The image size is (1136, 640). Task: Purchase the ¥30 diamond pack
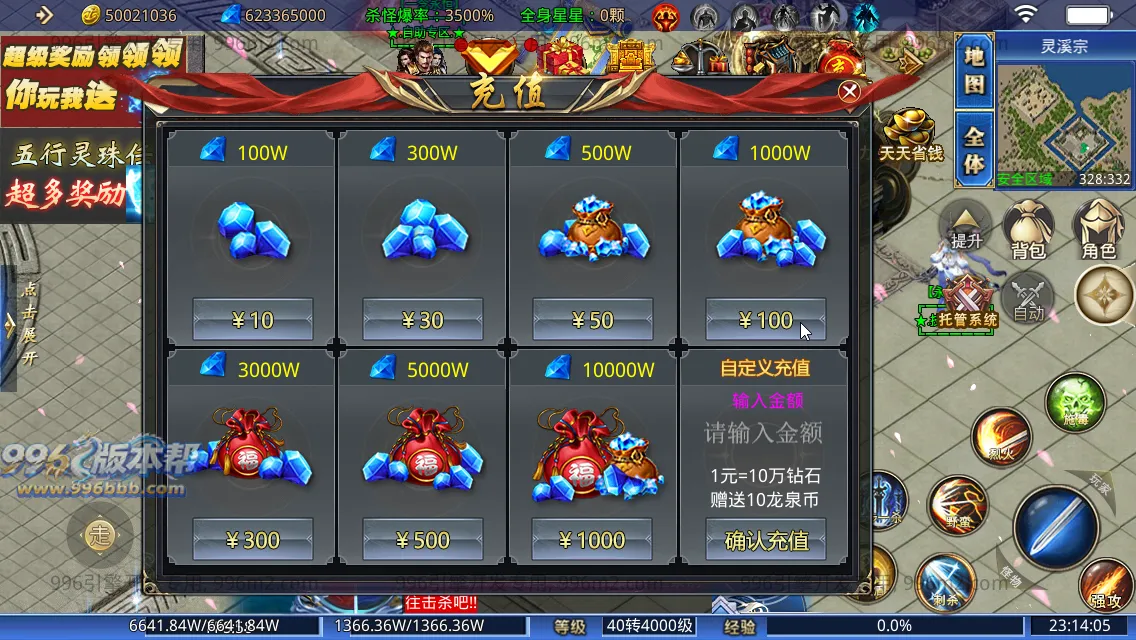(x=422, y=320)
